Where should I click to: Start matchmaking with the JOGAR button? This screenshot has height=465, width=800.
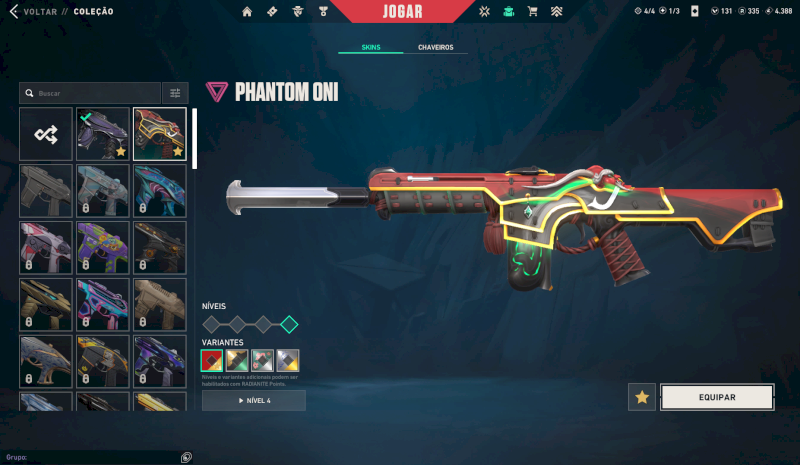click(x=402, y=12)
